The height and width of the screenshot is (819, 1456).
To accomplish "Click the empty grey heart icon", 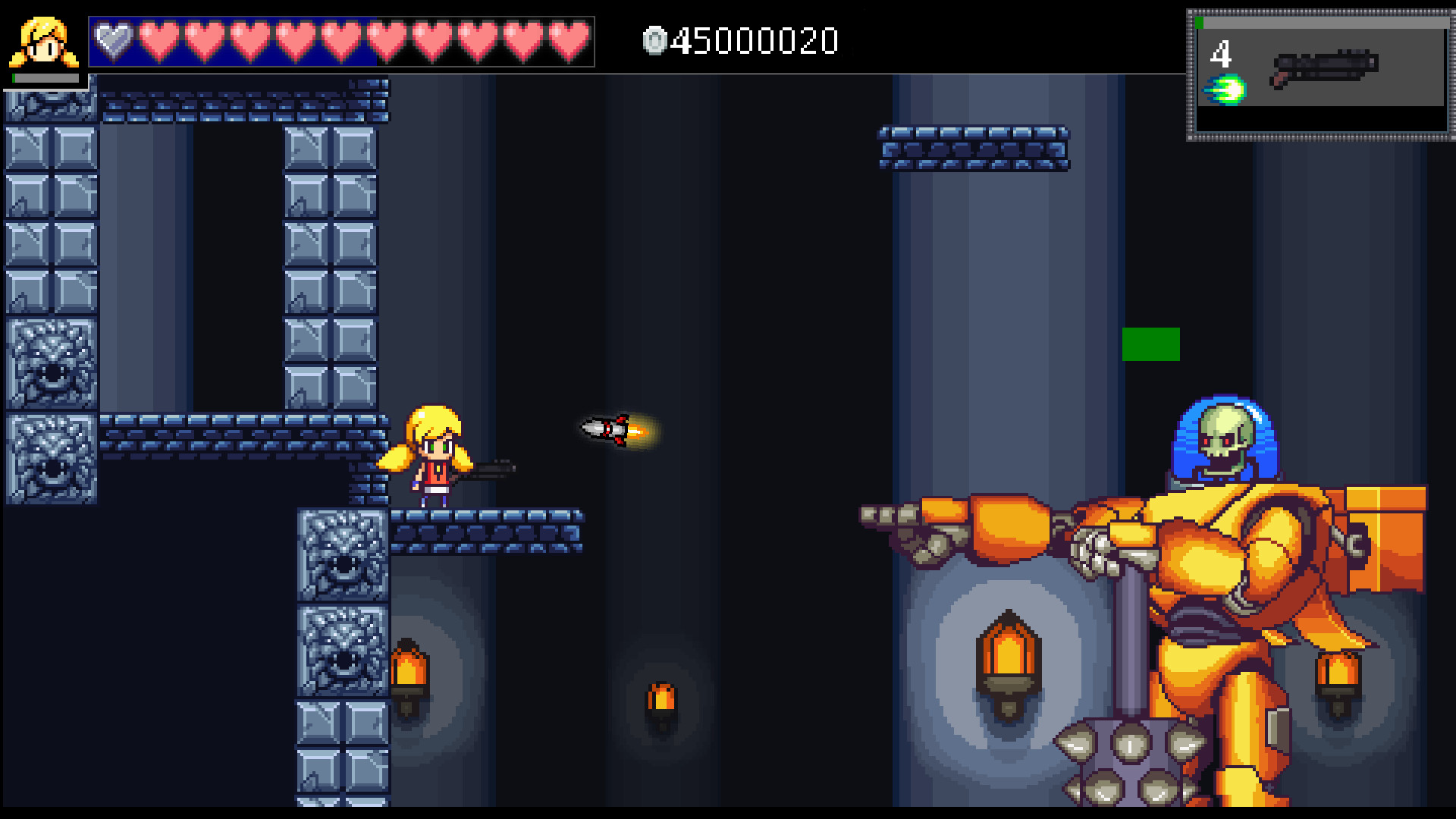I will point(115,41).
